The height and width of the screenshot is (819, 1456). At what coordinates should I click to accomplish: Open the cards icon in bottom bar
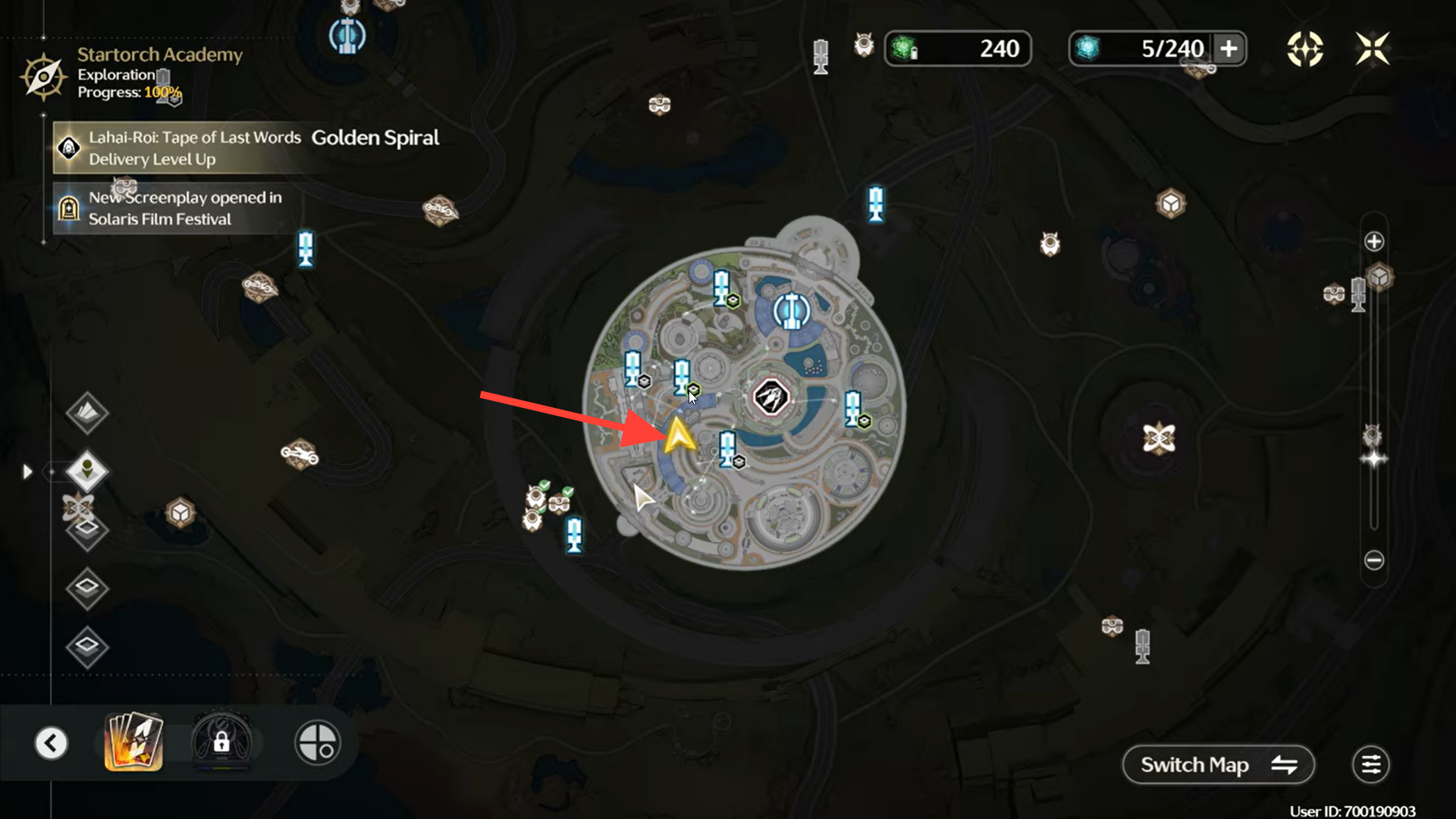pos(133,742)
